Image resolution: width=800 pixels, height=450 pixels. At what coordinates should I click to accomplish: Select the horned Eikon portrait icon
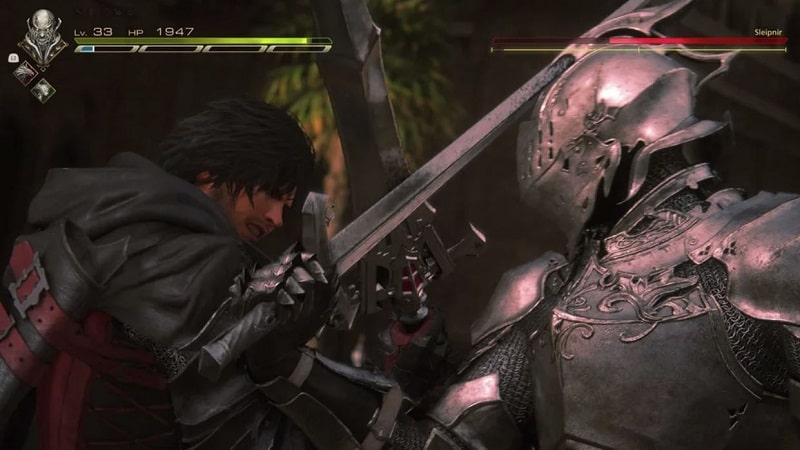(x=43, y=31)
